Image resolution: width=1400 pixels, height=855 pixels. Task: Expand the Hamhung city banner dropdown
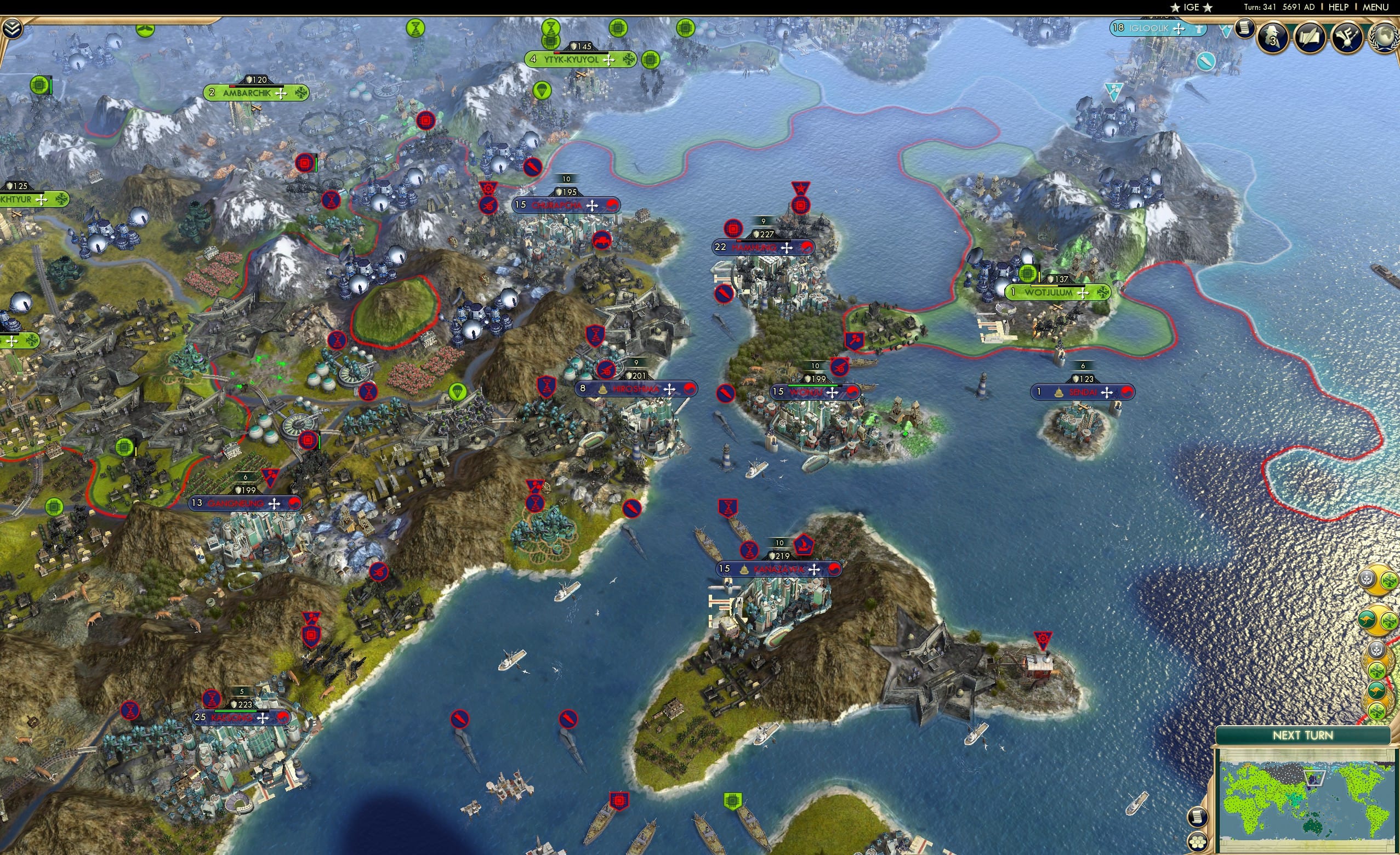[x=787, y=249]
